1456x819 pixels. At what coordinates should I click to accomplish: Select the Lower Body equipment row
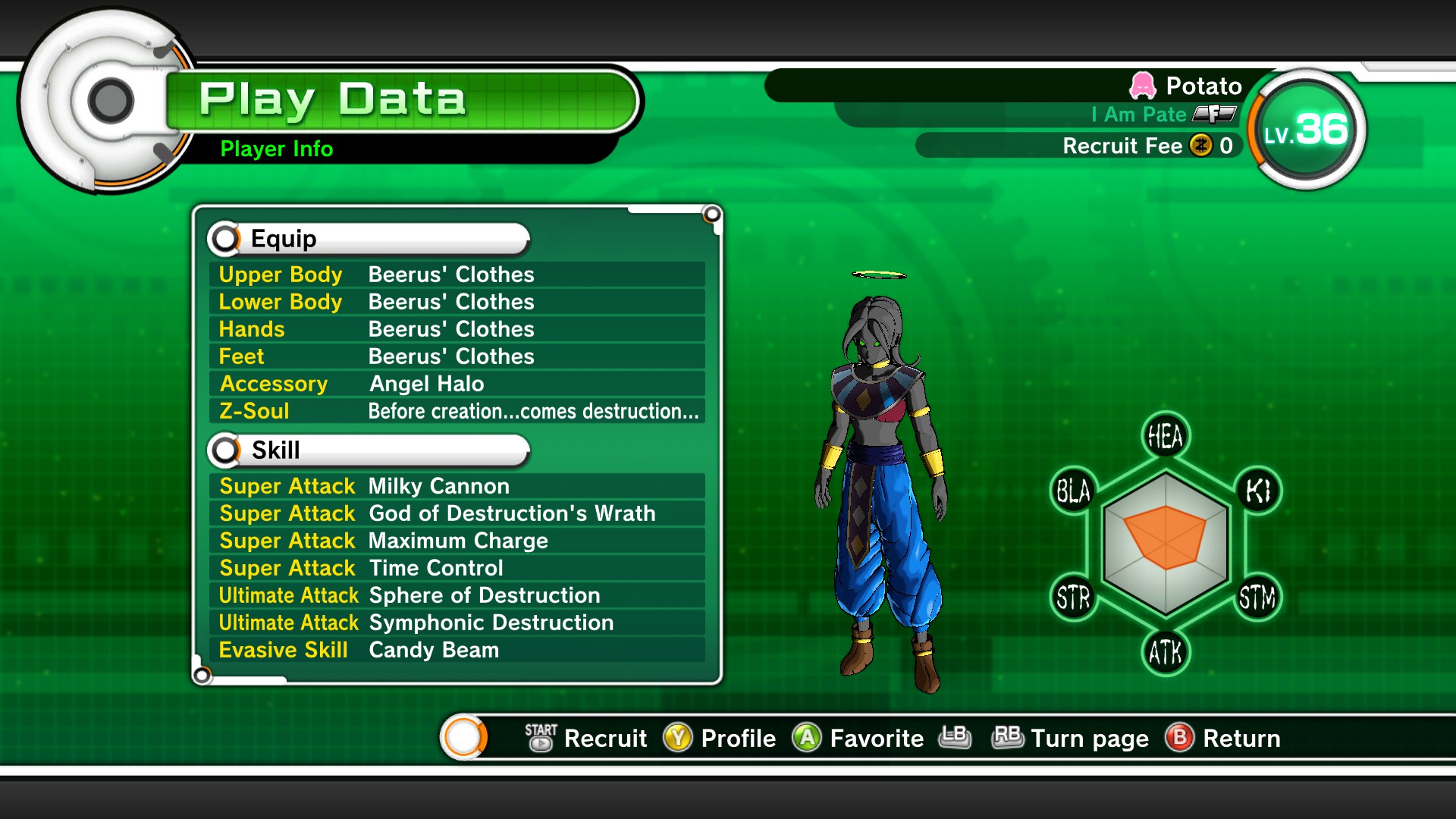[x=457, y=302]
